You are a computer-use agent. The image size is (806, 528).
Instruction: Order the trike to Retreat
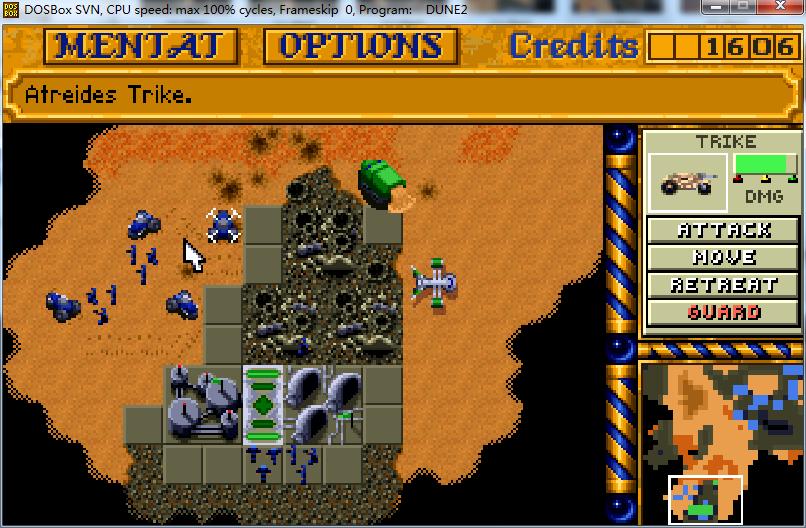[724, 285]
